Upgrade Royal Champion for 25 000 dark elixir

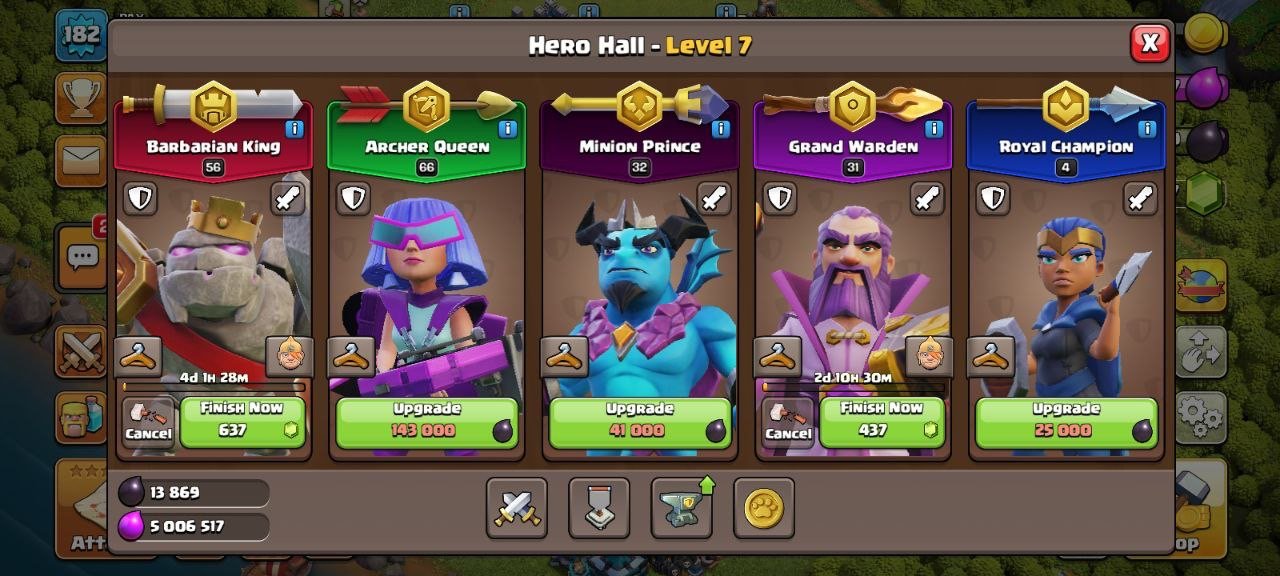point(1066,422)
